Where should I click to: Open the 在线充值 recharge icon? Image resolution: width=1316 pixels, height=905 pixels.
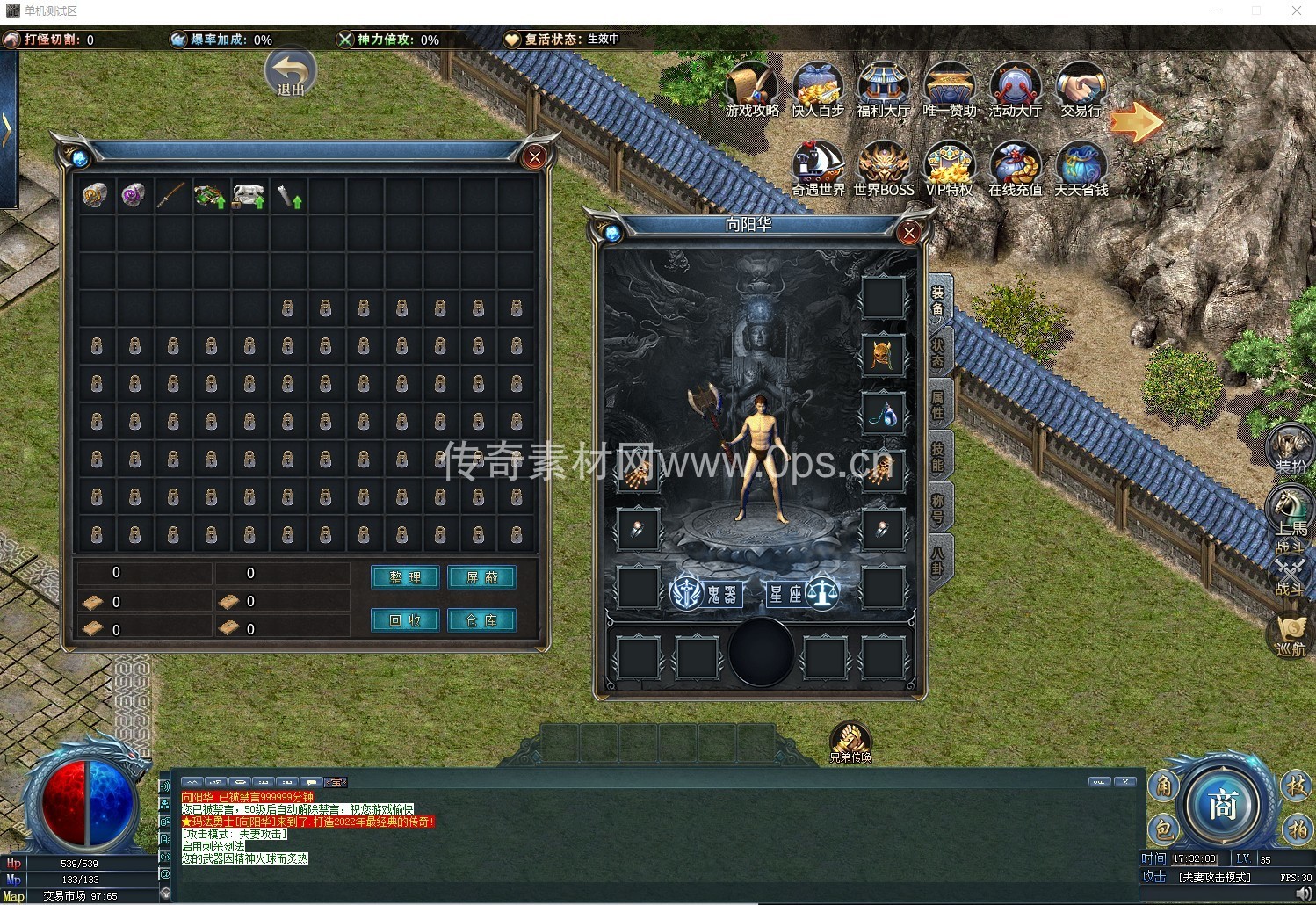point(1016,168)
